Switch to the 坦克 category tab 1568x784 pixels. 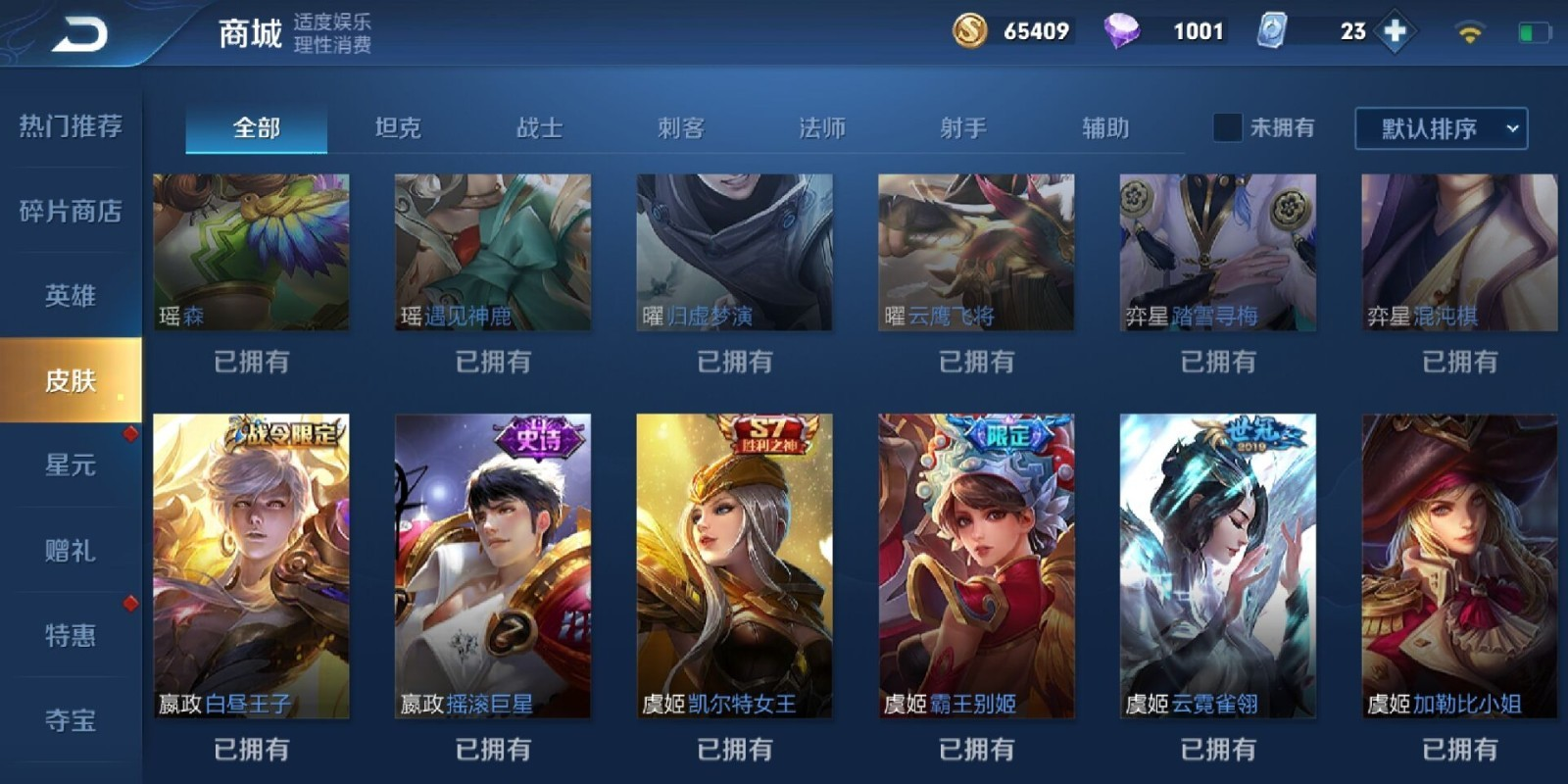click(398, 127)
